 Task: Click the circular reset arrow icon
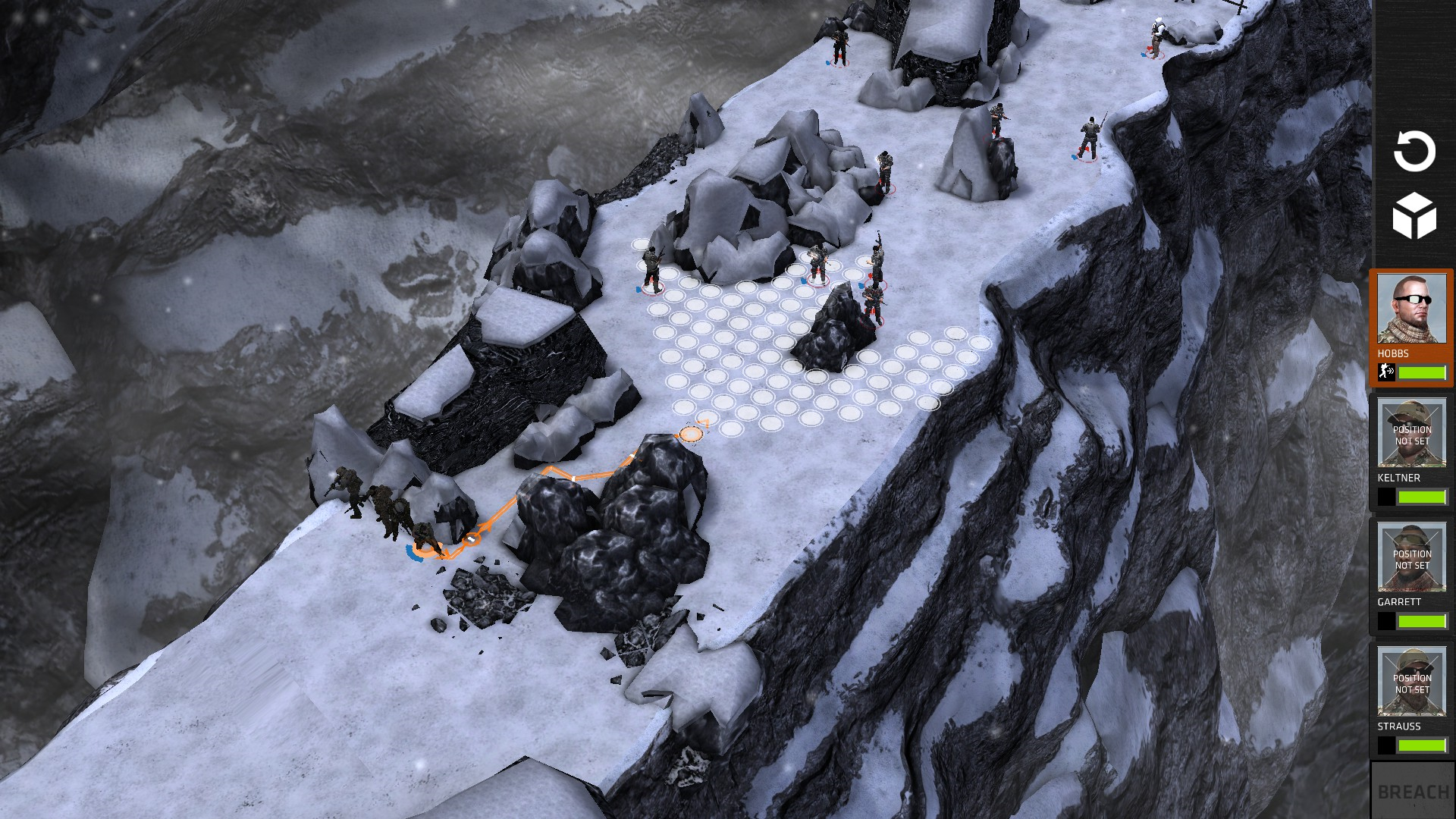click(x=1414, y=152)
